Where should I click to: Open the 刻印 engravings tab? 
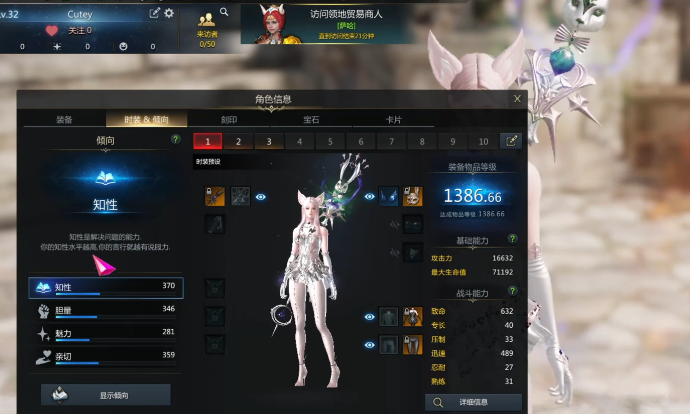[228, 119]
